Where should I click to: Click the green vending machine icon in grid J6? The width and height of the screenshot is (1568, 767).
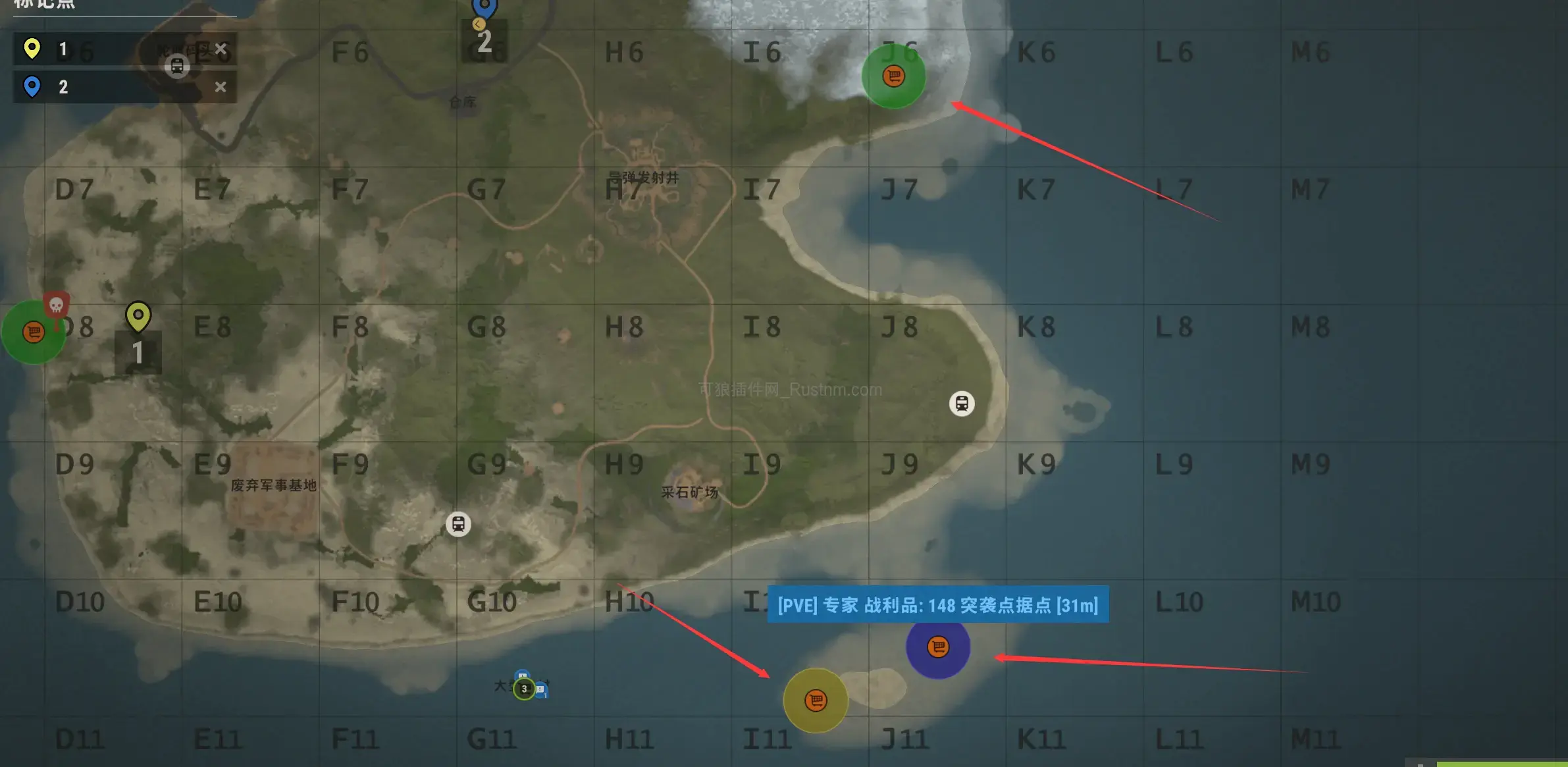[893, 76]
